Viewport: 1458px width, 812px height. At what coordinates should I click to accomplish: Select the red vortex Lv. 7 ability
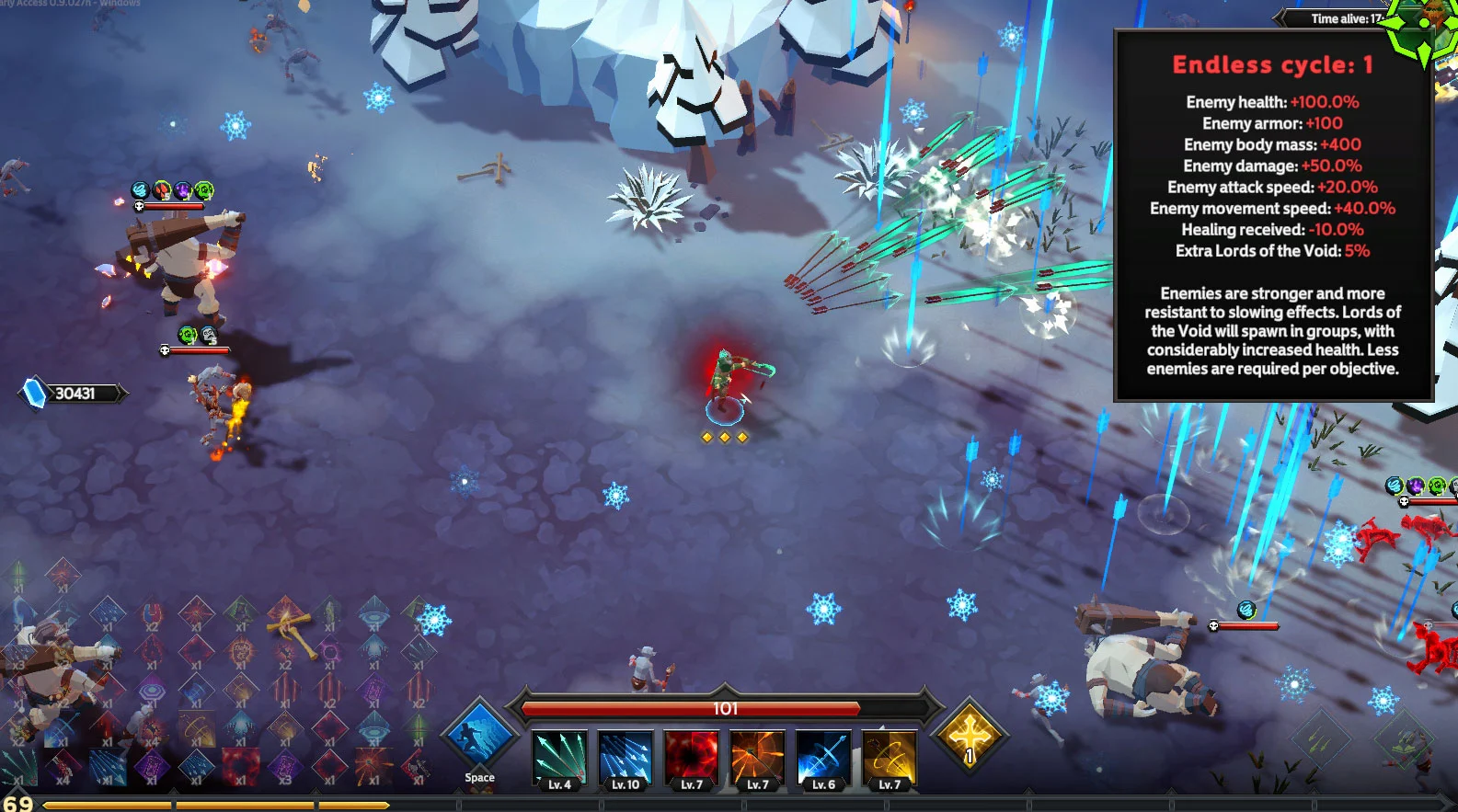coord(692,759)
